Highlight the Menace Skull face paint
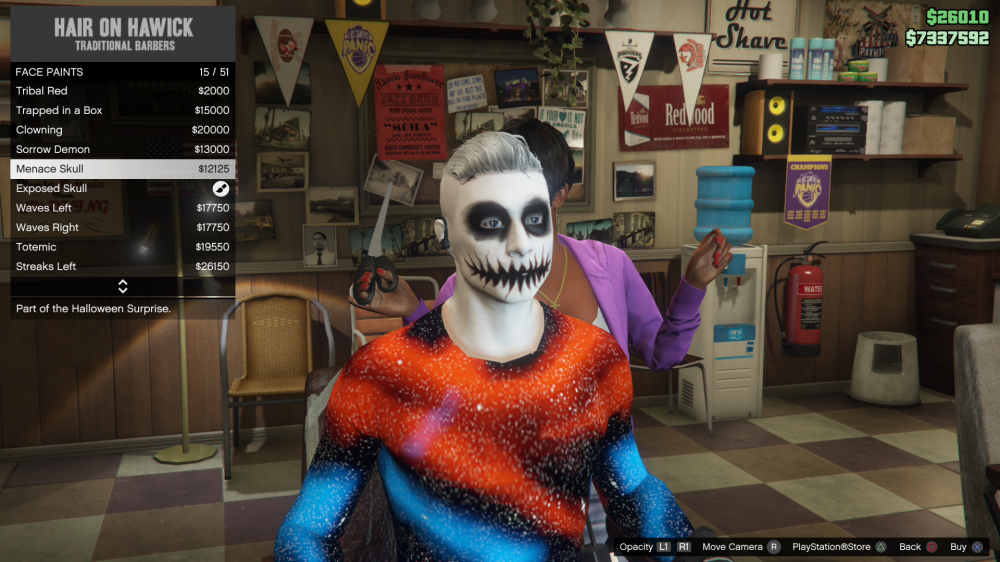The height and width of the screenshot is (562, 1000). pos(122,169)
